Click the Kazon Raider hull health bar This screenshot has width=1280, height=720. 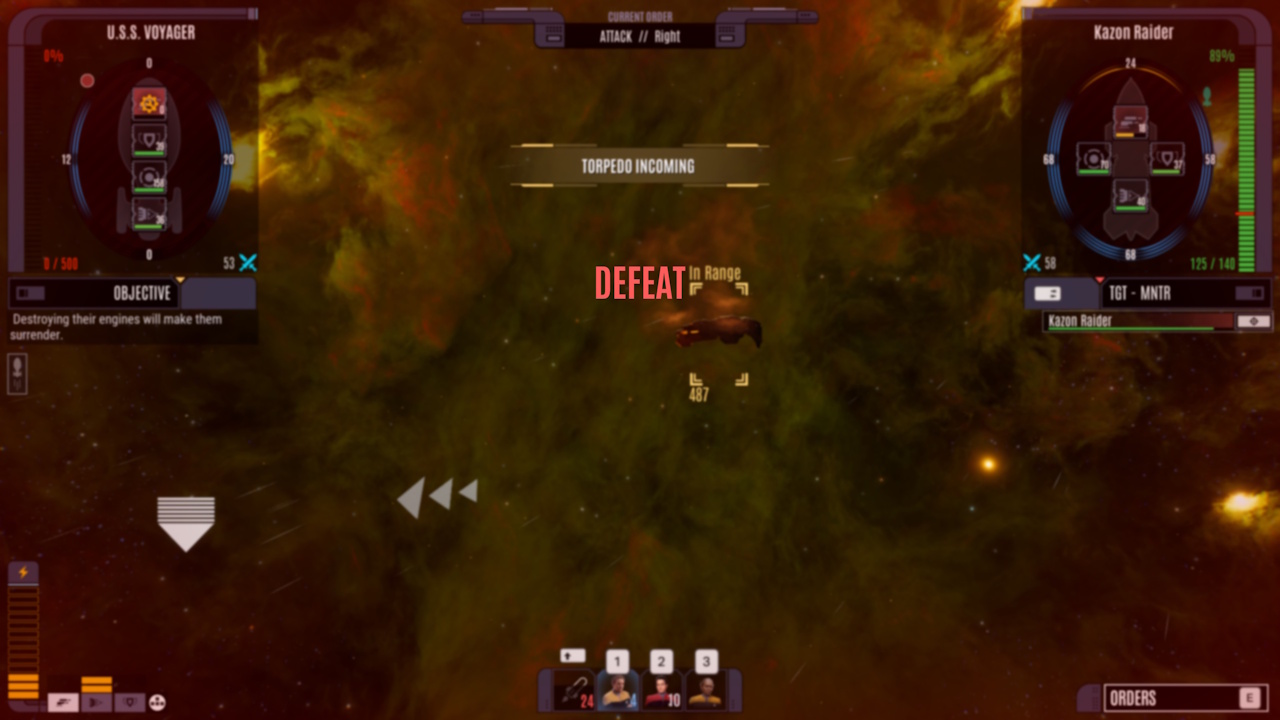1135,321
